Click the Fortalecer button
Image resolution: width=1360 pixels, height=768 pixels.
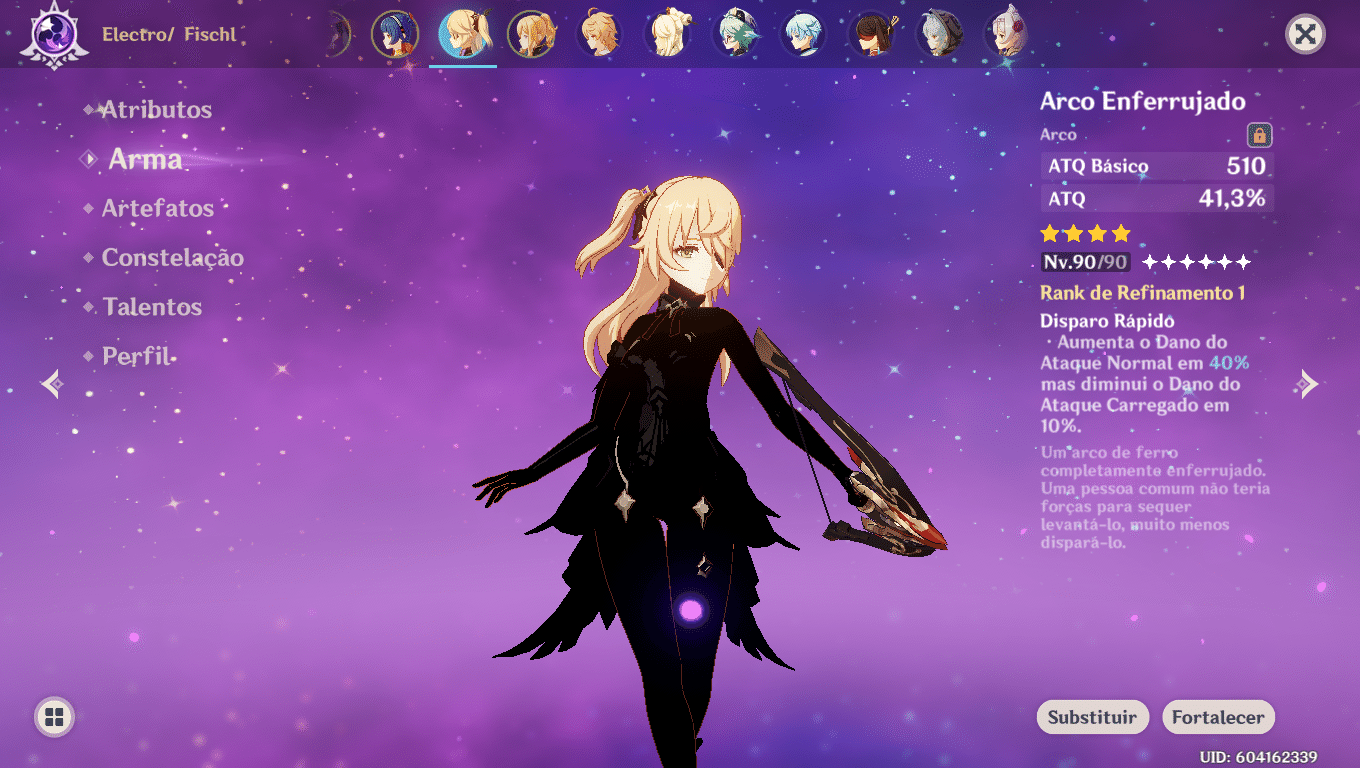tap(1218, 717)
